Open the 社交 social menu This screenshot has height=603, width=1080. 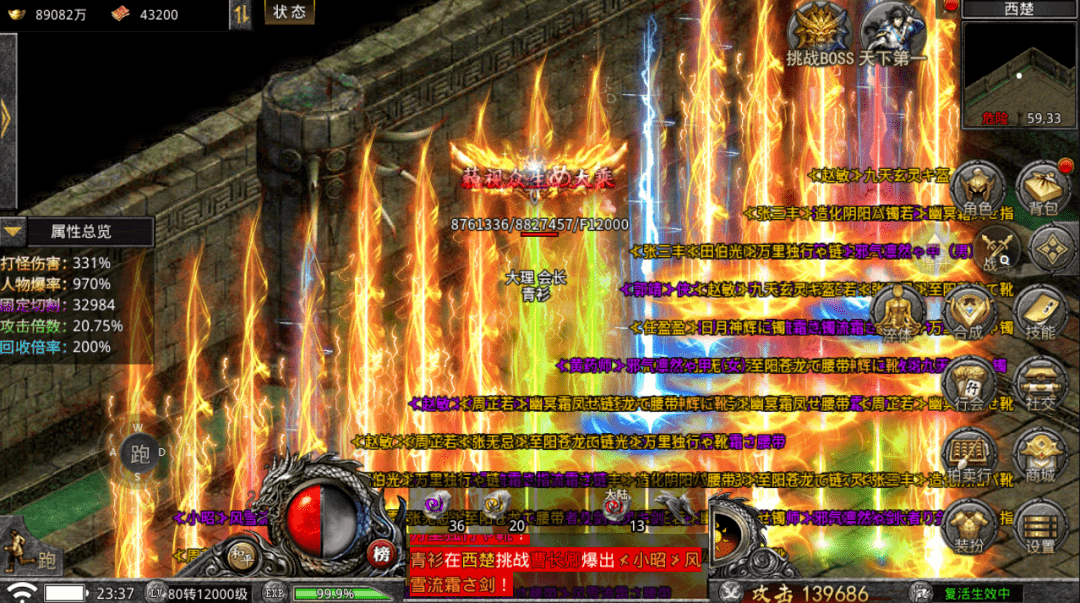point(1040,383)
